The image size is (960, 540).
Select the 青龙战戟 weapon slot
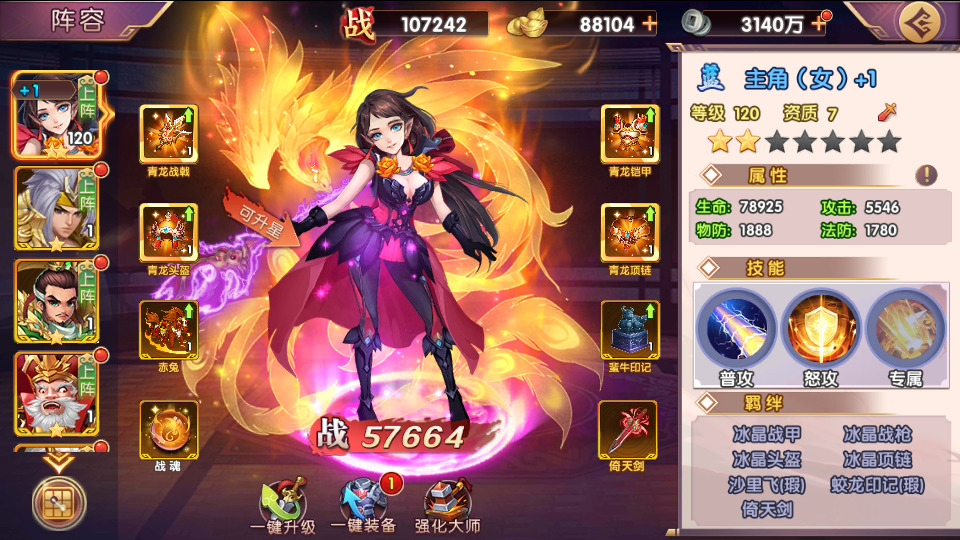point(169,133)
